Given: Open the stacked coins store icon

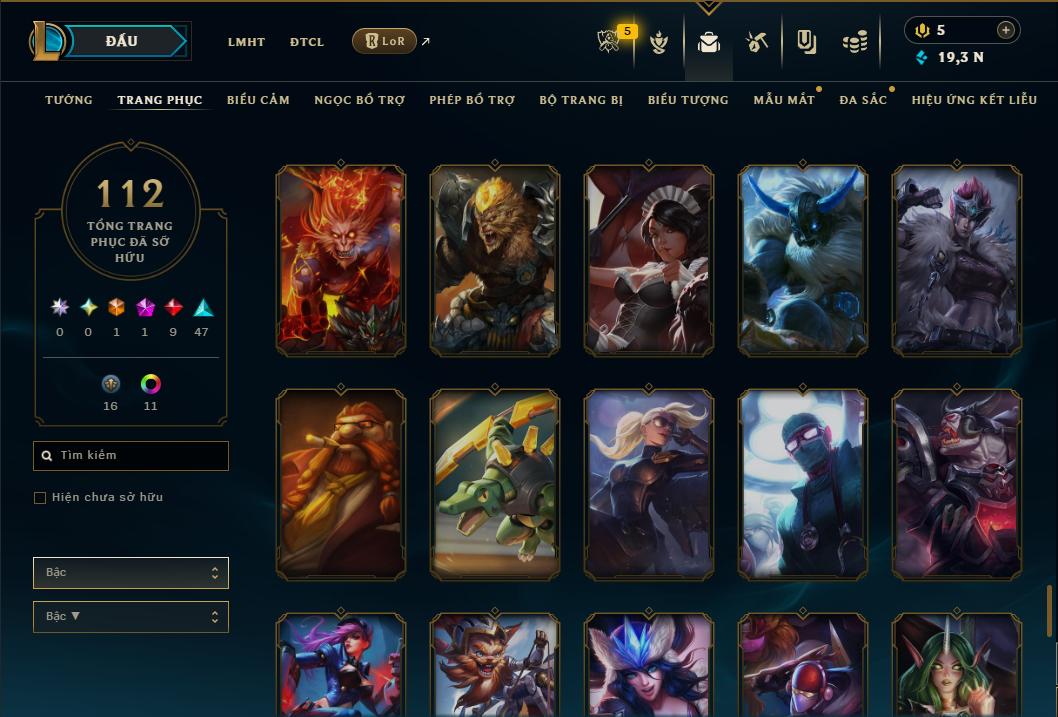Looking at the screenshot, I should (854, 42).
